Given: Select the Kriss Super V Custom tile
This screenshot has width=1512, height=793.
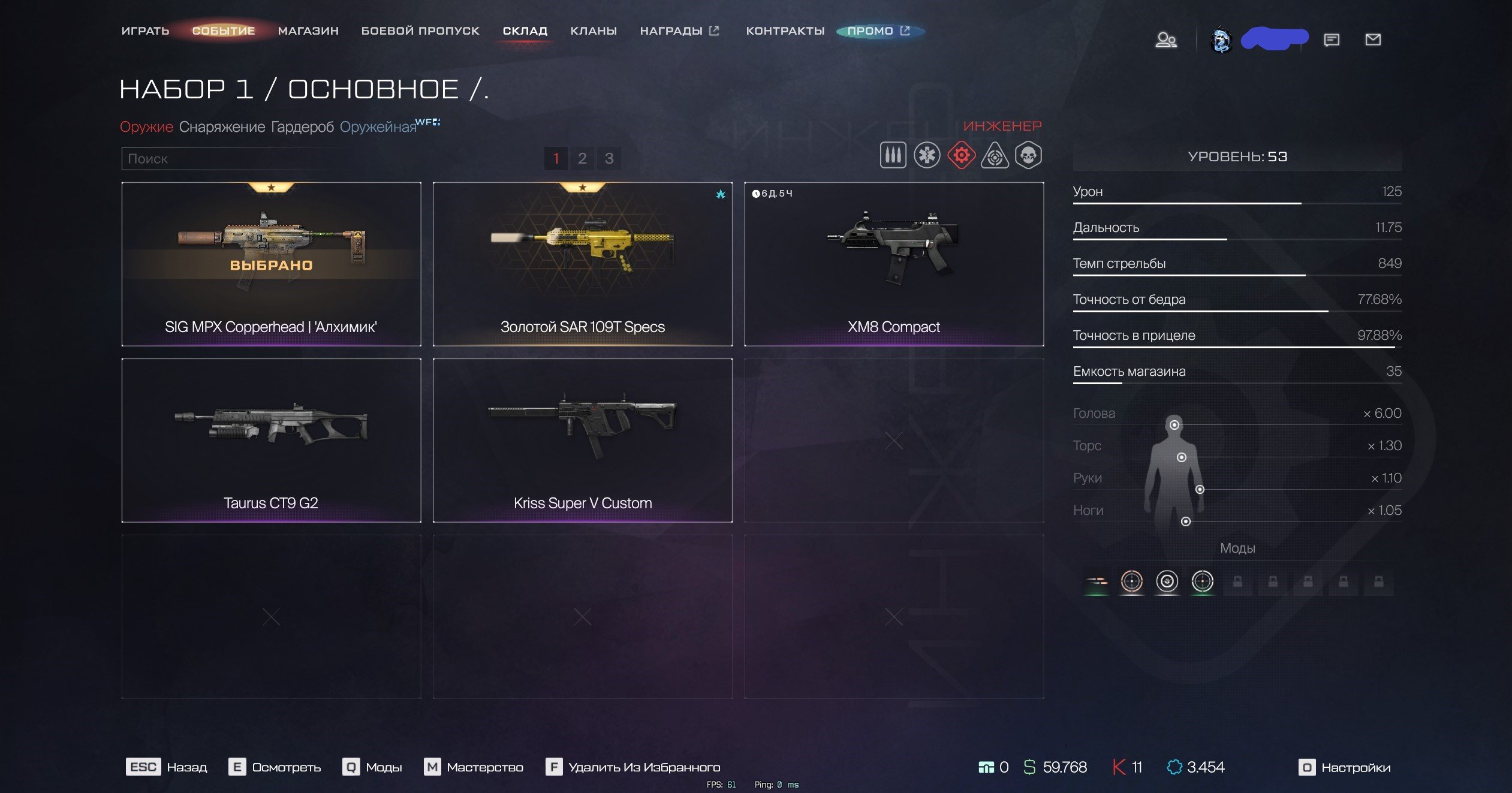Looking at the screenshot, I should tap(582, 440).
